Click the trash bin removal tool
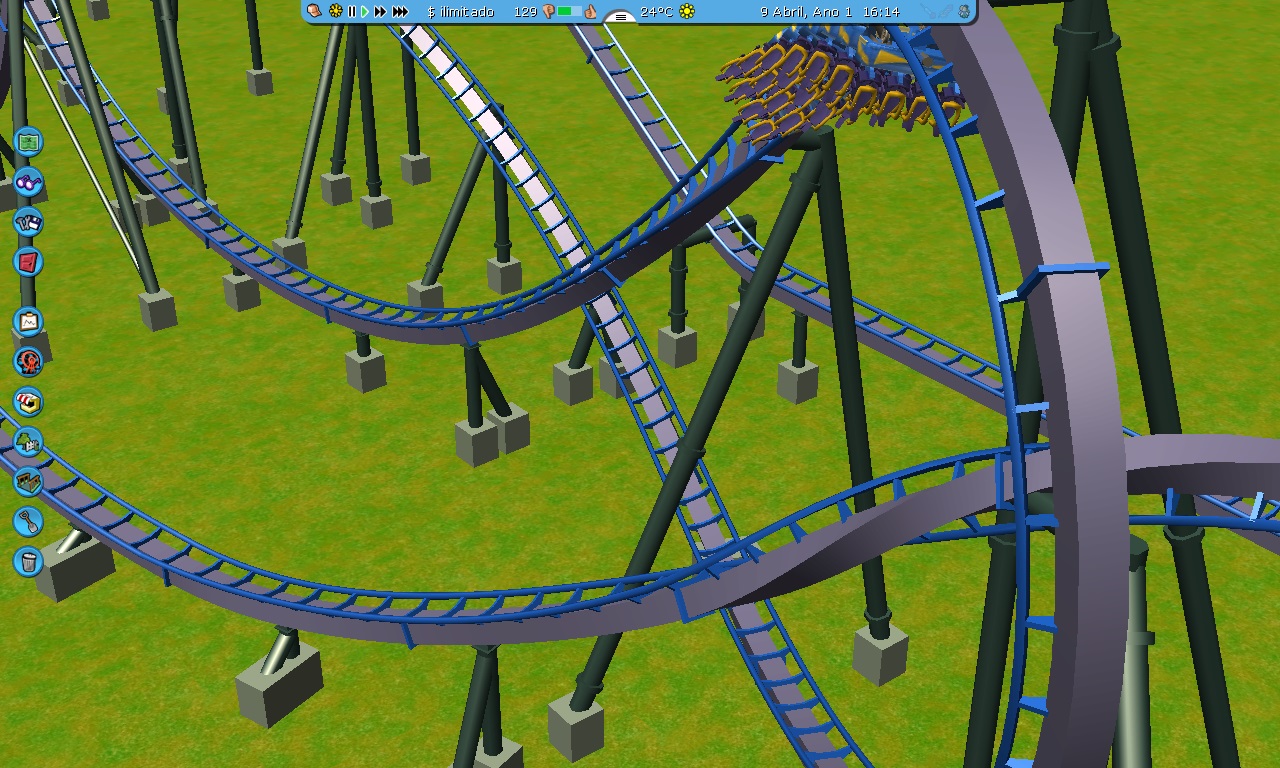1280x768 pixels. [x=29, y=563]
